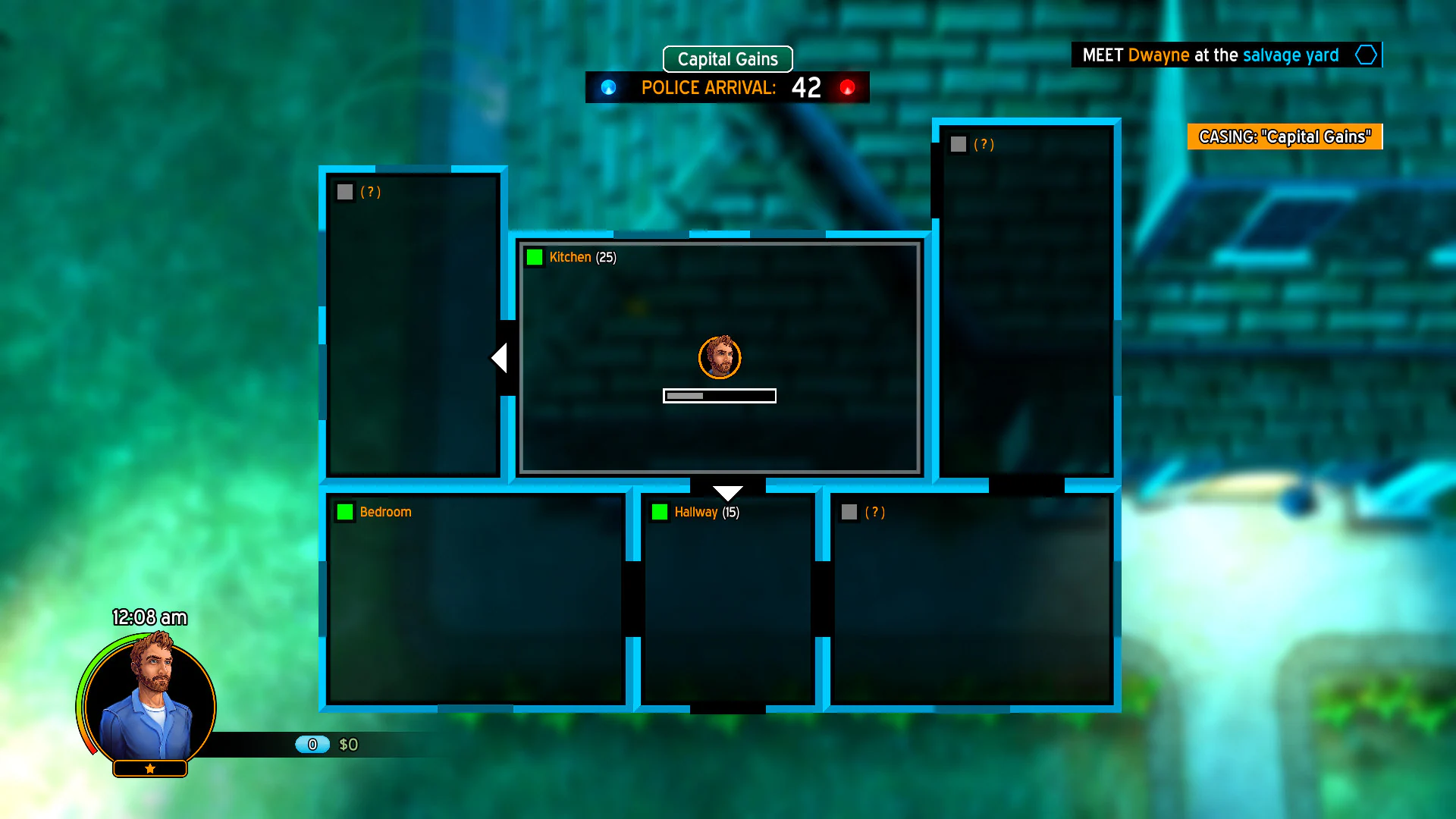Toggle the CASING: Capital Gains banner
The height and width of the screenshot is (819, 1456).
[1285, 136]
